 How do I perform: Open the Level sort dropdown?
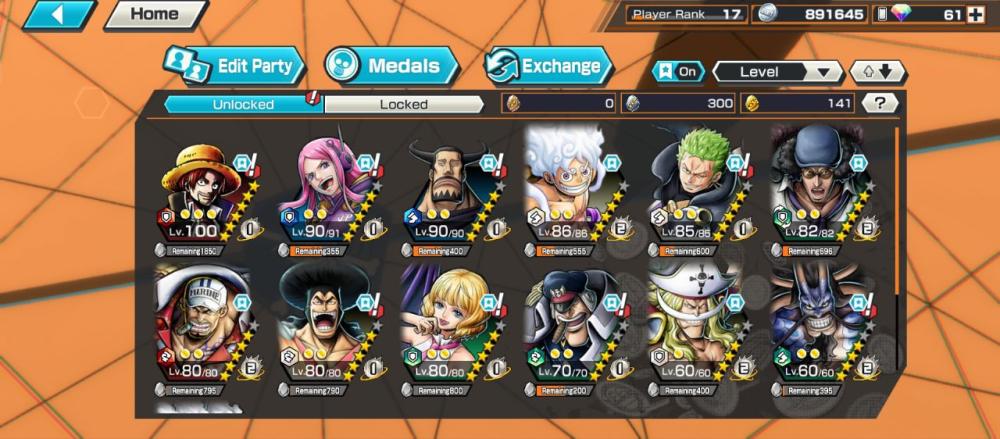pyautogui.click(x=778, y=72)
